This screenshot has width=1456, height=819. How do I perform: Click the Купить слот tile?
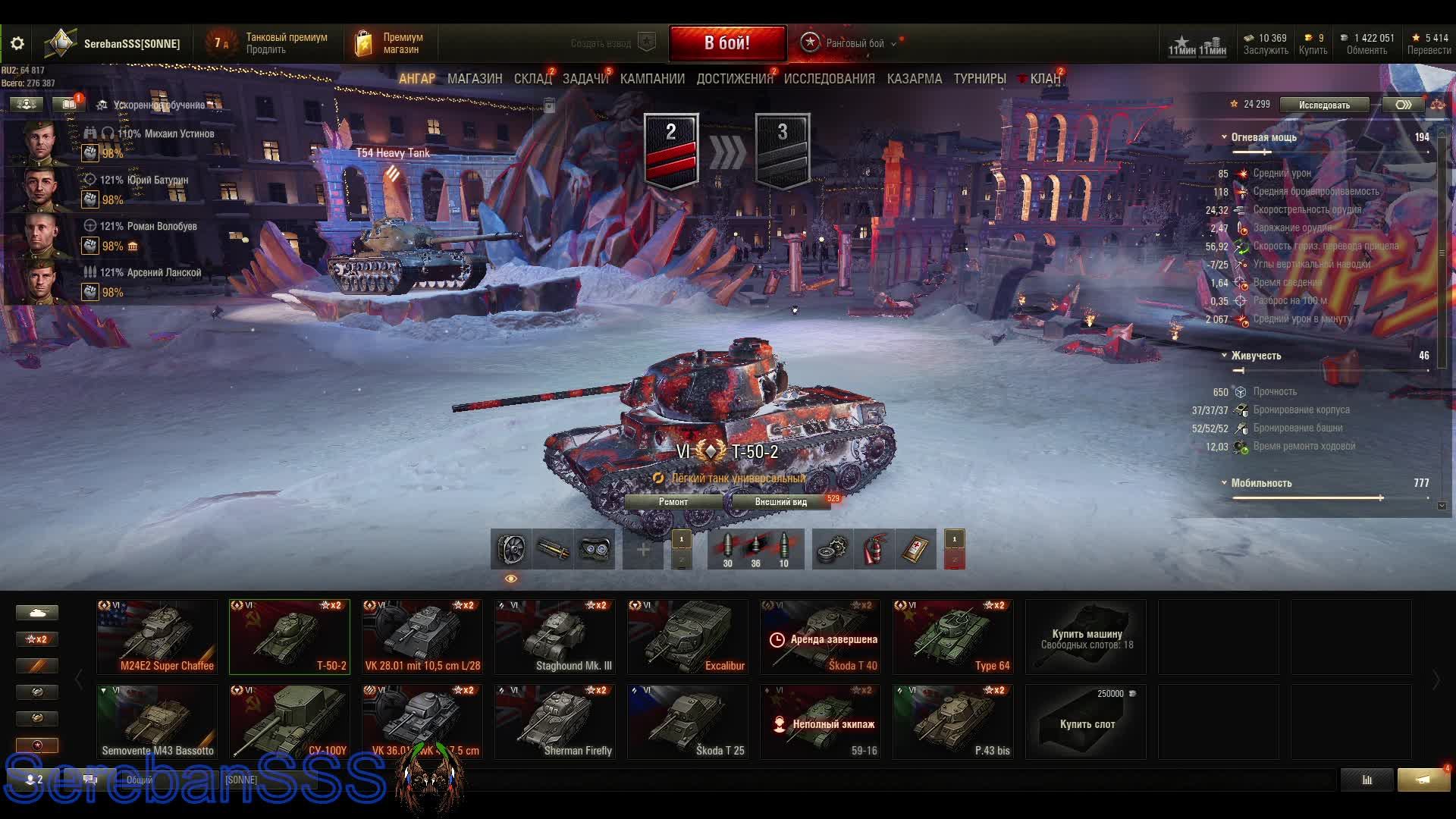click(1086, 722)
